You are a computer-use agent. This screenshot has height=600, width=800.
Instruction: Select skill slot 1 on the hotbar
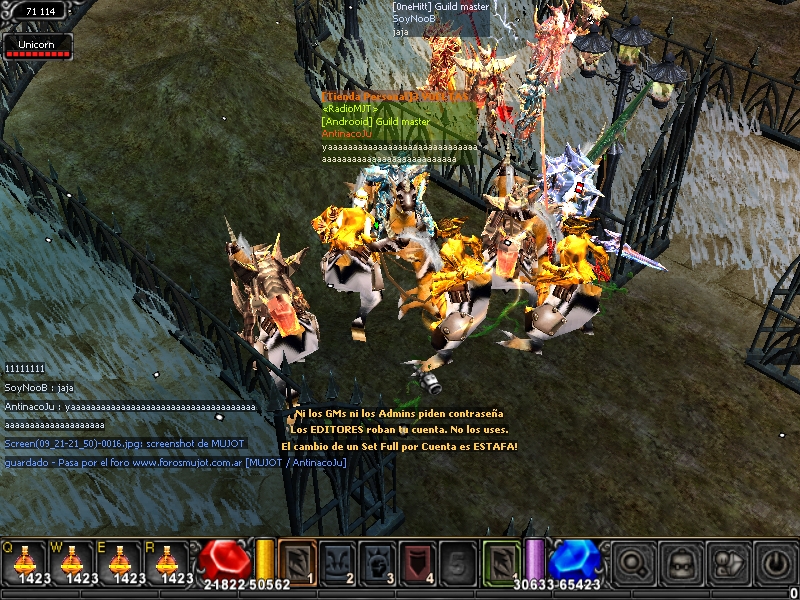coord(297,561)
